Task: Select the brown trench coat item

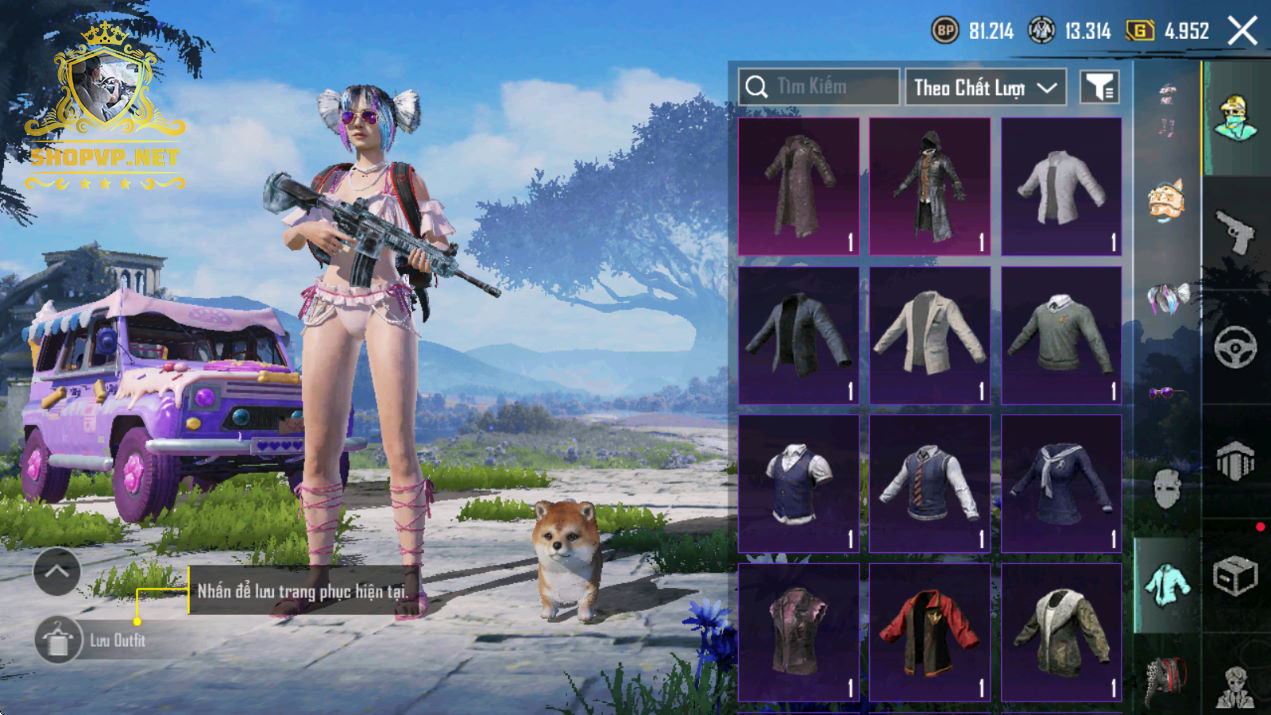Action: [798, 186]
